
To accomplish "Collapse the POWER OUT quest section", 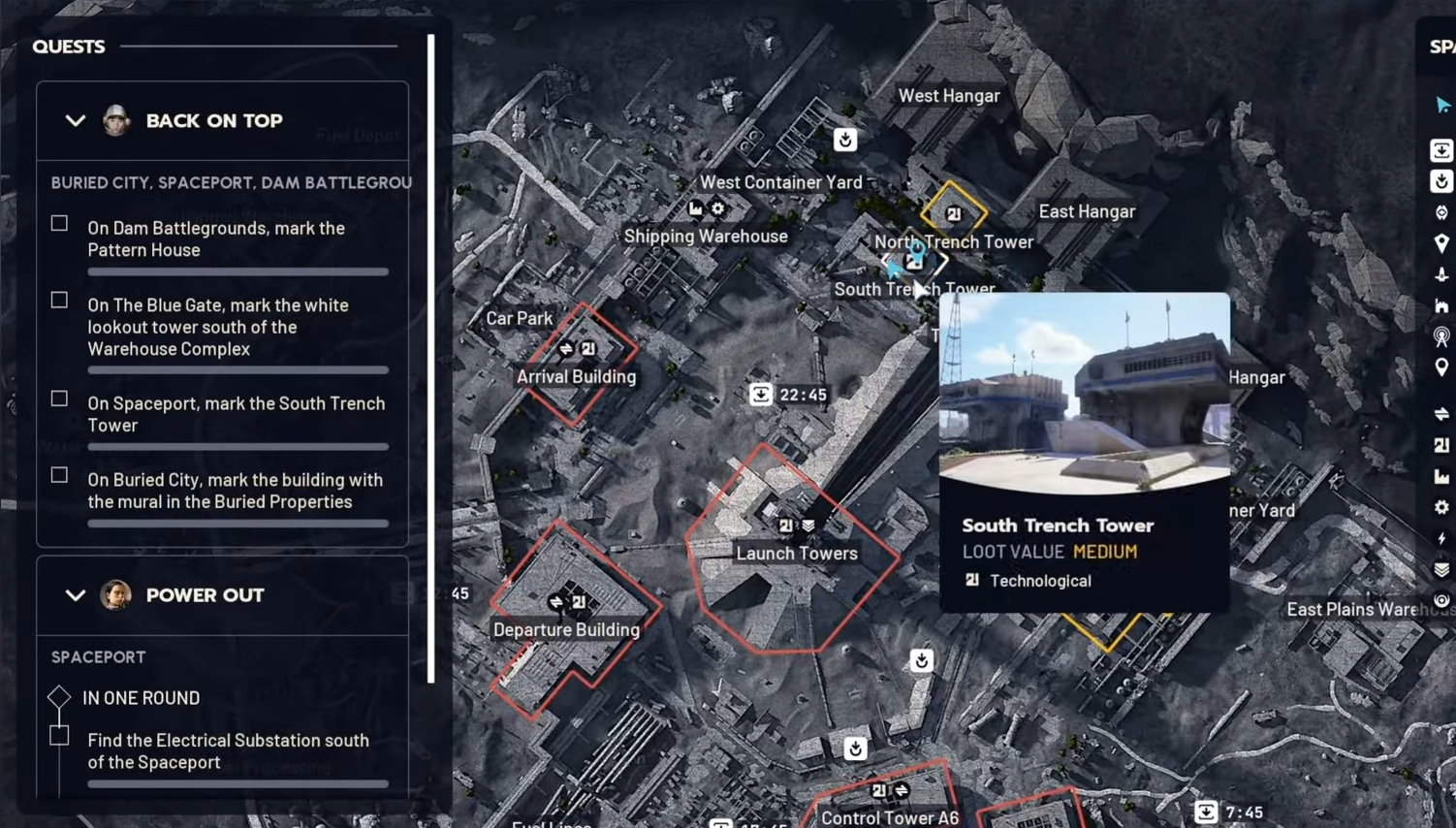I will pyautogui.click(x=75, y=595).
